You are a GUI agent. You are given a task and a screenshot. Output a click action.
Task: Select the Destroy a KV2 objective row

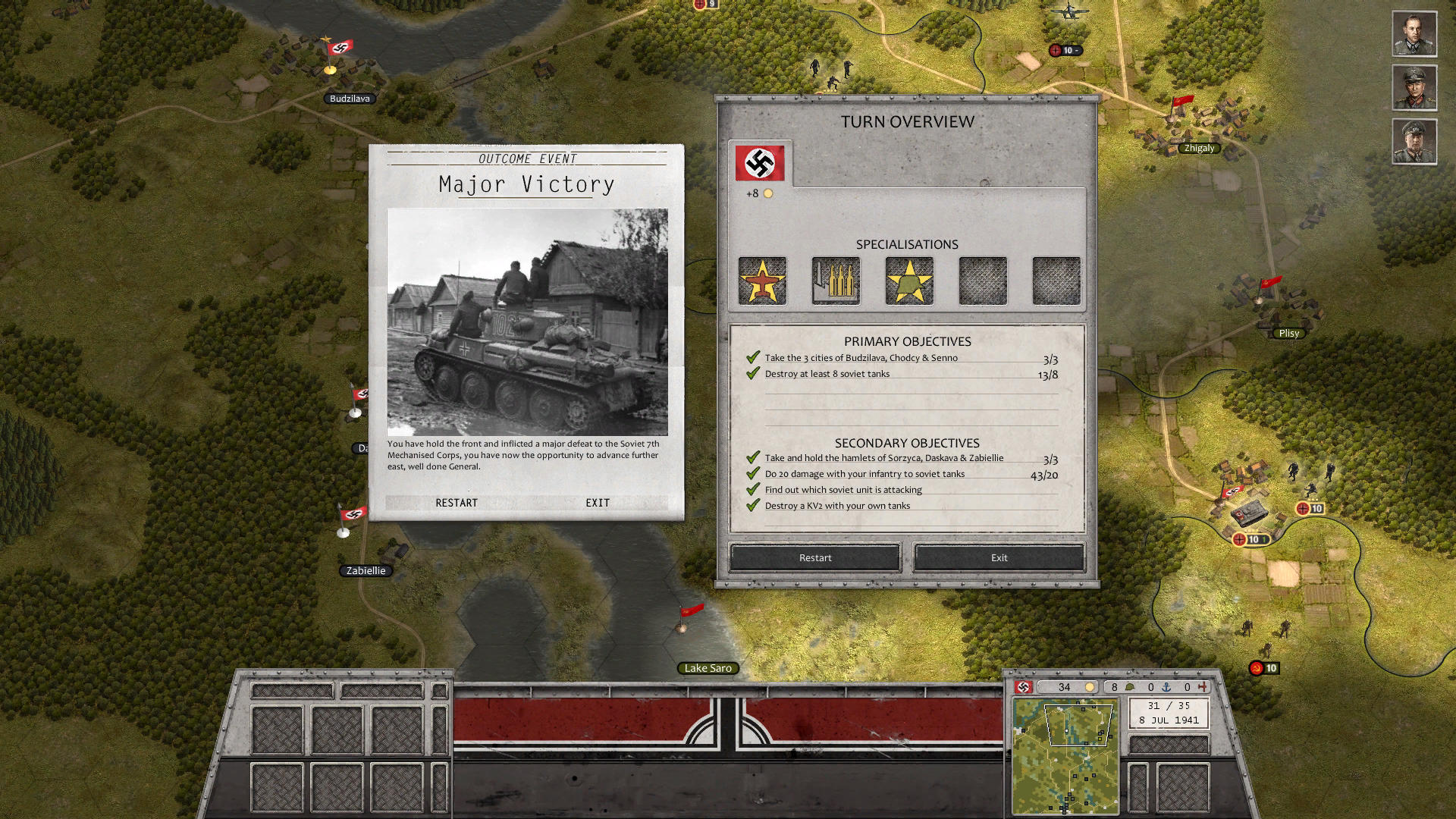point(837,506)
